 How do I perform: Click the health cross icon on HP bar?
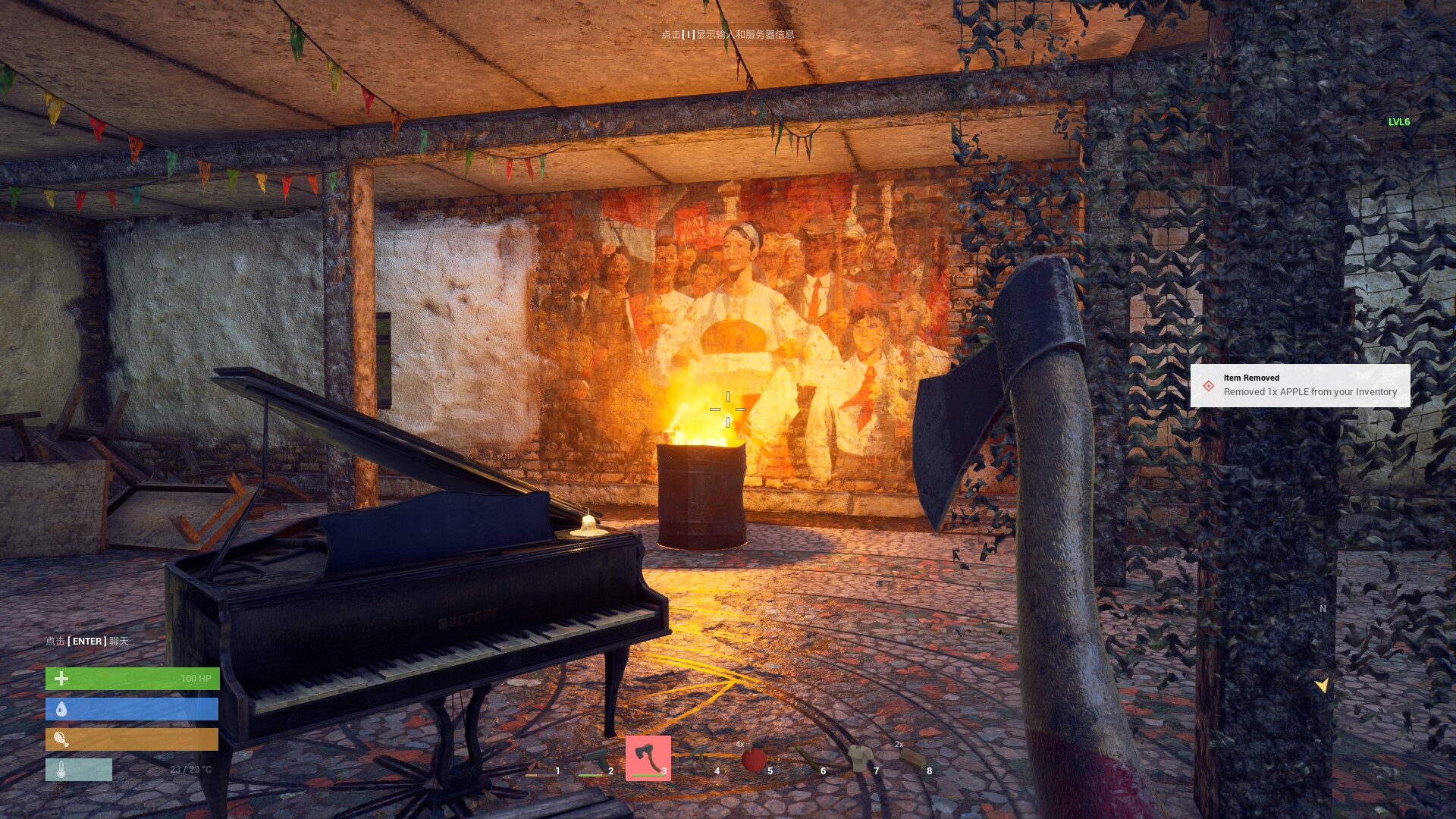click(x=60, y=678)
